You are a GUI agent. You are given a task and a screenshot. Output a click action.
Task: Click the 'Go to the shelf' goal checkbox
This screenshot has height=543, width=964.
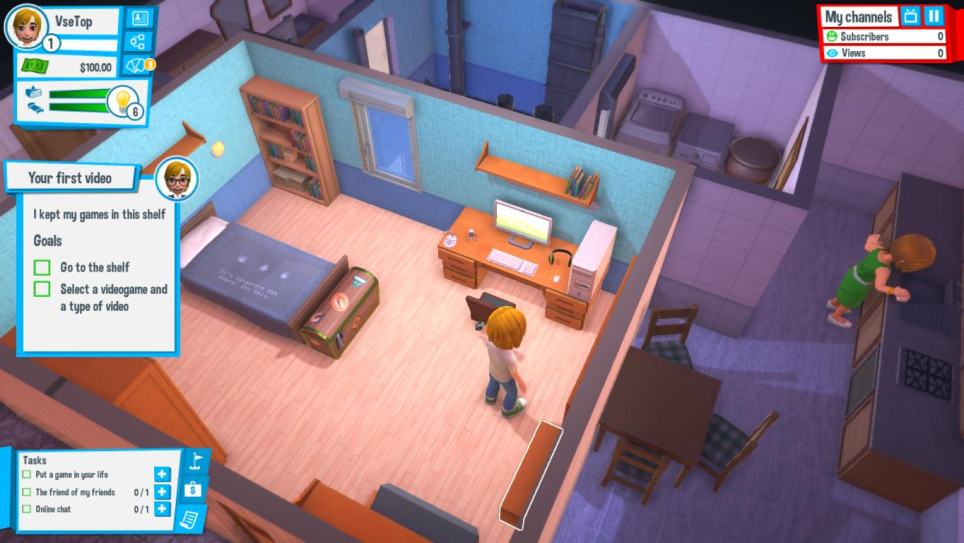tap(42, 268)
